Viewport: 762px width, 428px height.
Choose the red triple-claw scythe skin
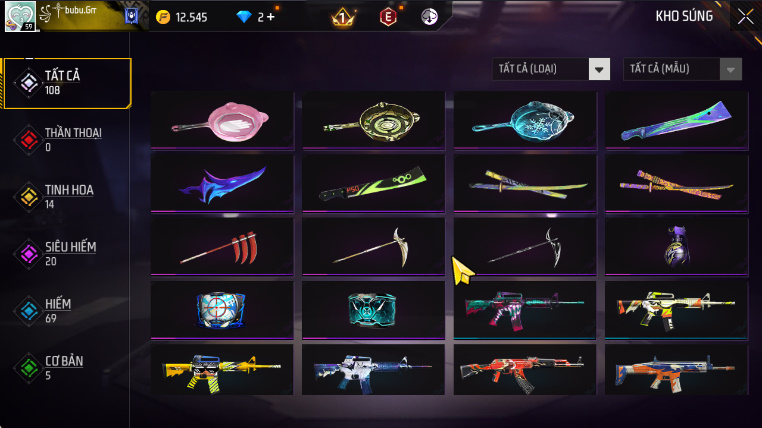[222, 247]
